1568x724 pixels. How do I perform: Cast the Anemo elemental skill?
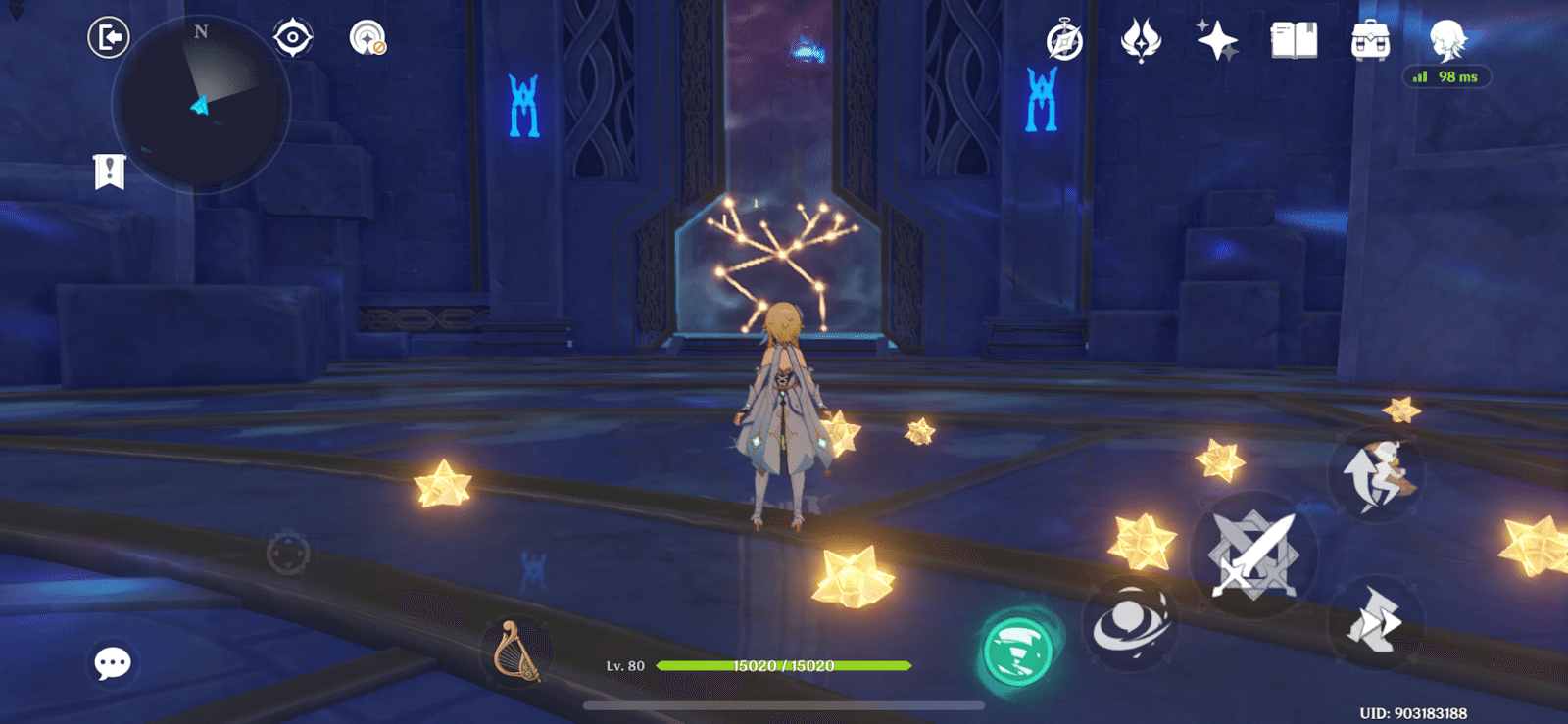1132,627
